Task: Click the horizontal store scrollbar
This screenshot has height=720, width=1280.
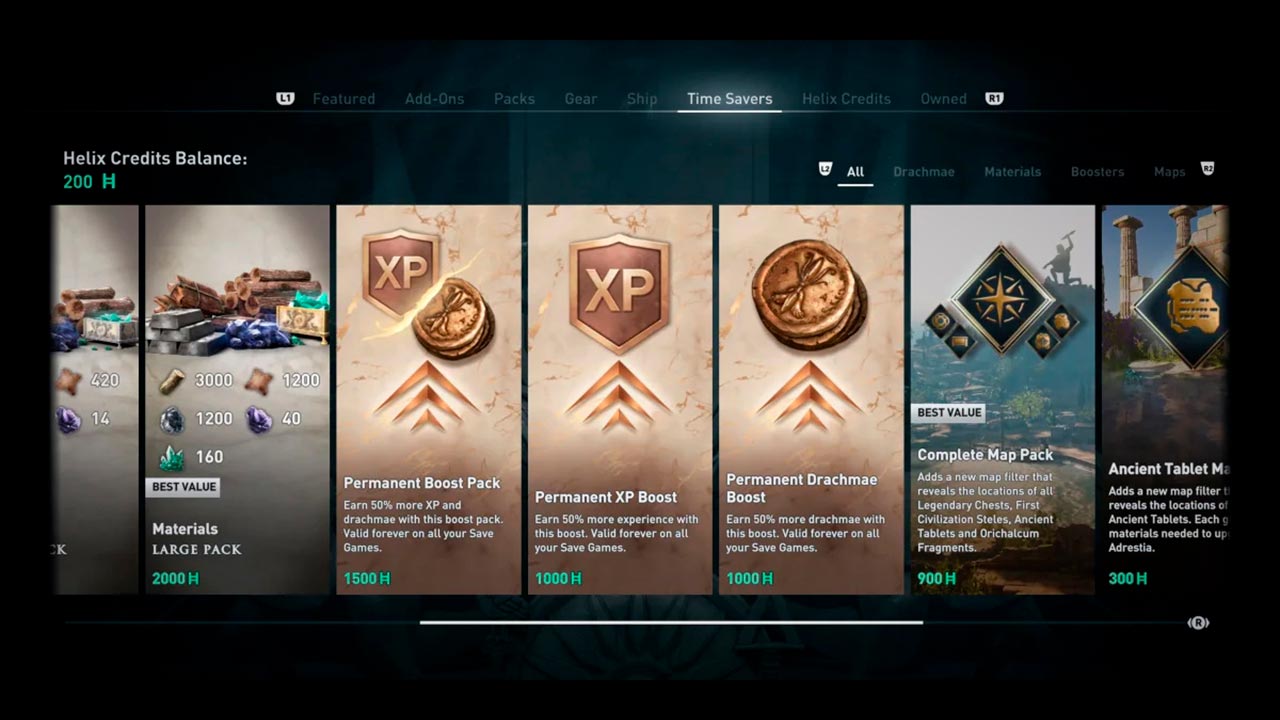Action: pyautogui.click(x=670, y=622)
